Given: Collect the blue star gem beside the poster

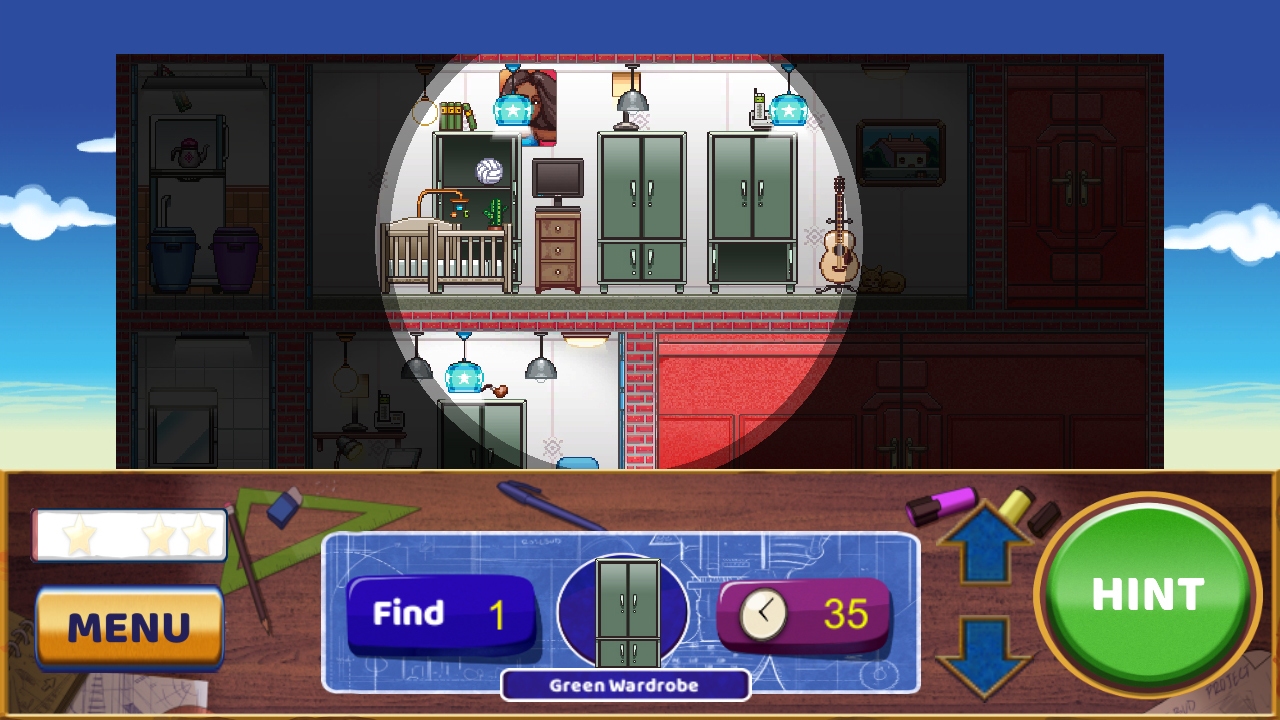Looking at the screenshot, I should 512,109.
